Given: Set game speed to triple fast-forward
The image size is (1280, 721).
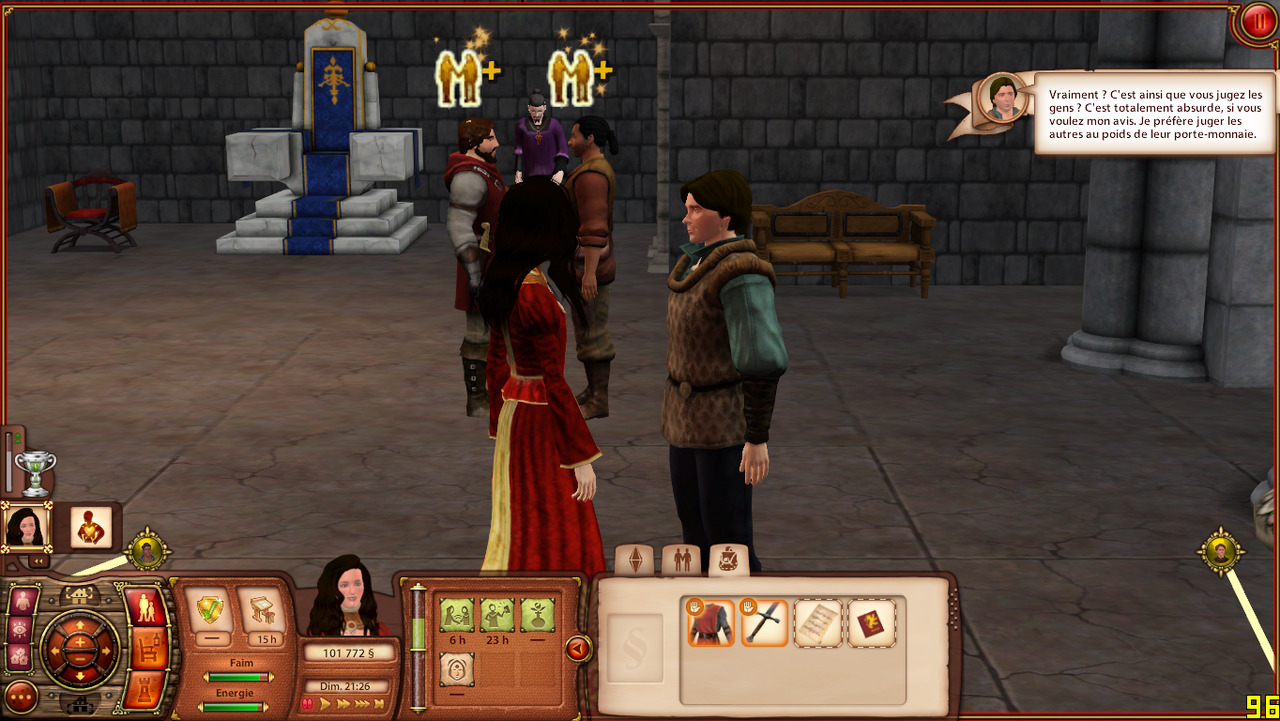Looking at the screenshot, I should tap(363, 704).
